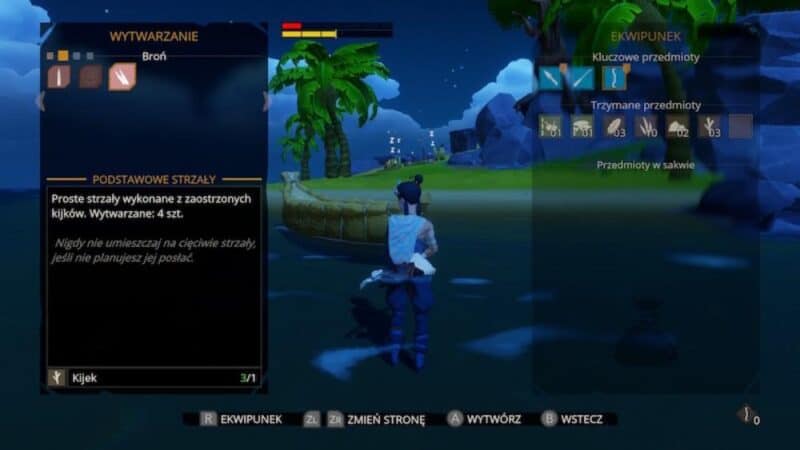Select the bow key item slot
This screenshot has height=450, width=800.
pos(612,78)
